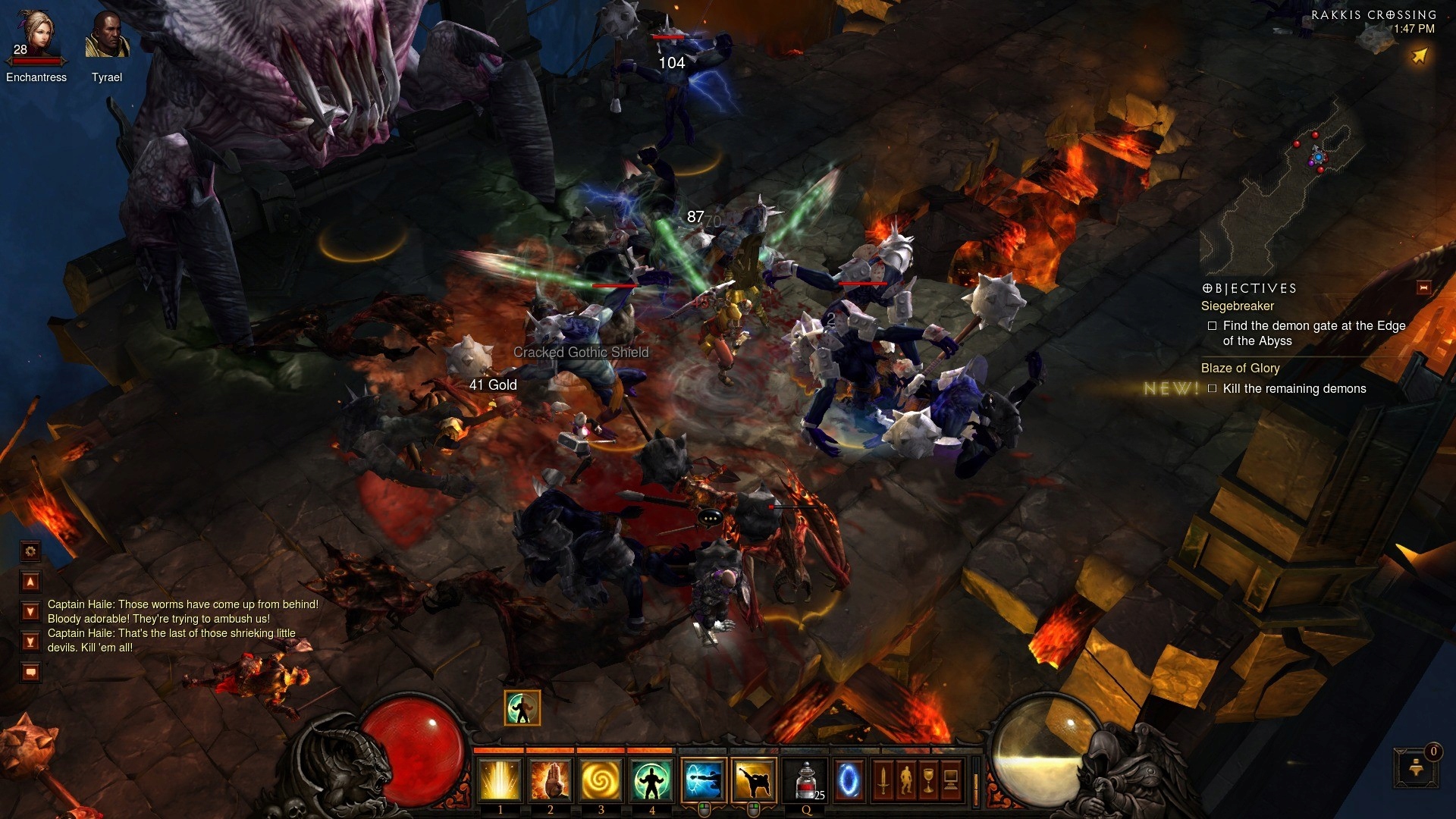Select the flying kick secondary skill
This screenshot has width=1456, height=819.
point(754,780)
